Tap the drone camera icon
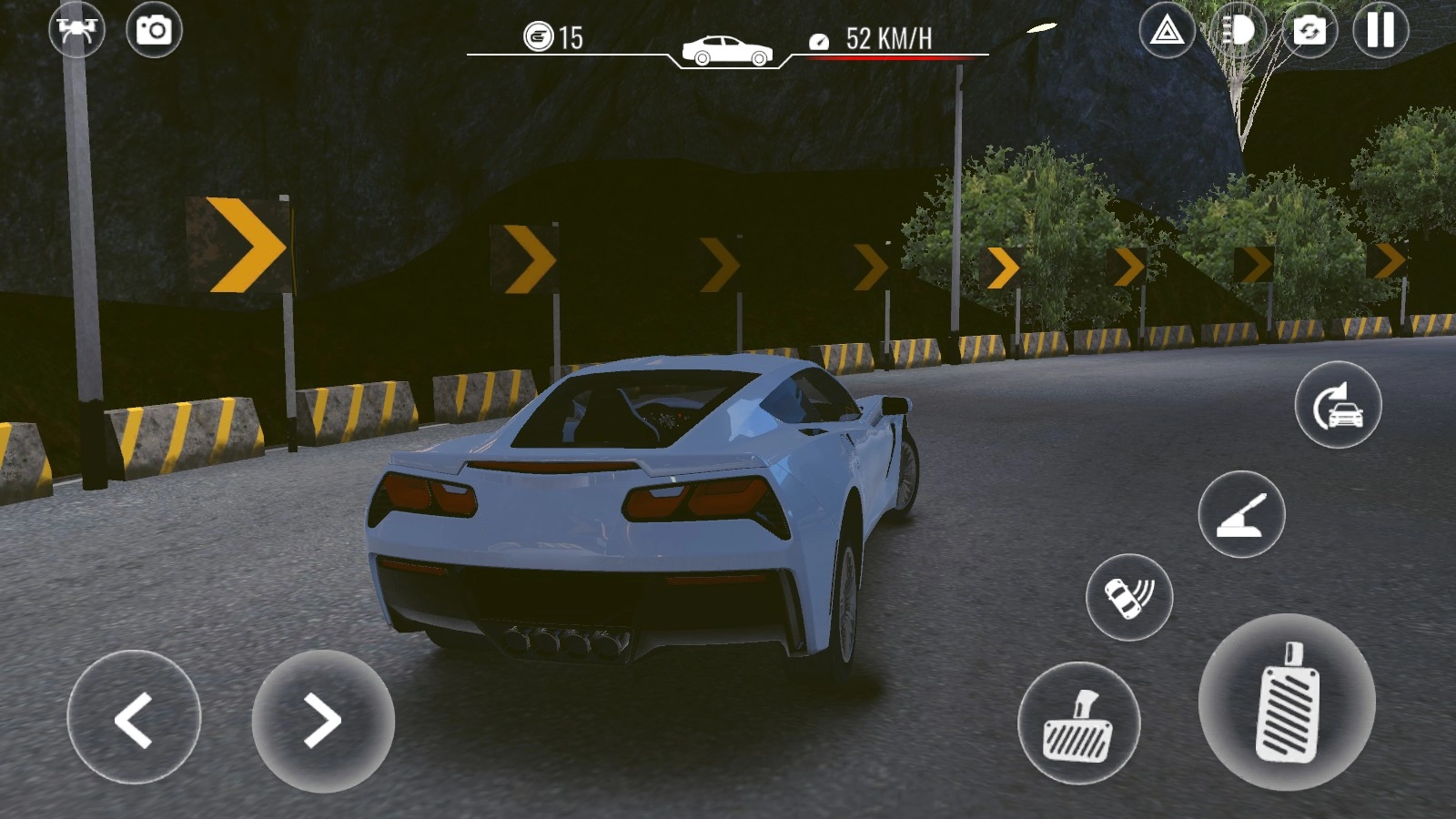Viewport: 1456px width, 819px height. (76, 29)
